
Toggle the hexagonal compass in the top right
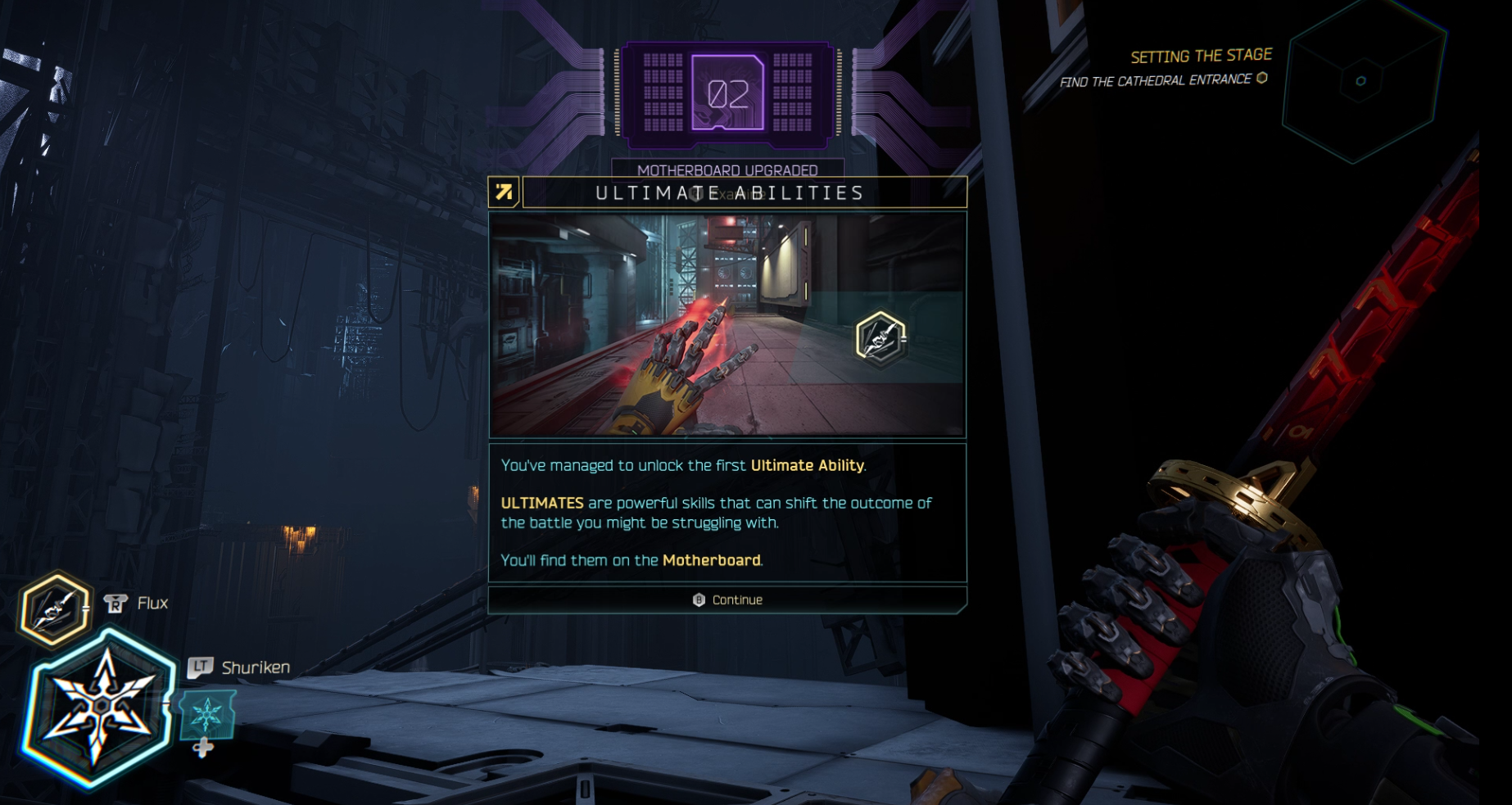[x=1360, y=81]
